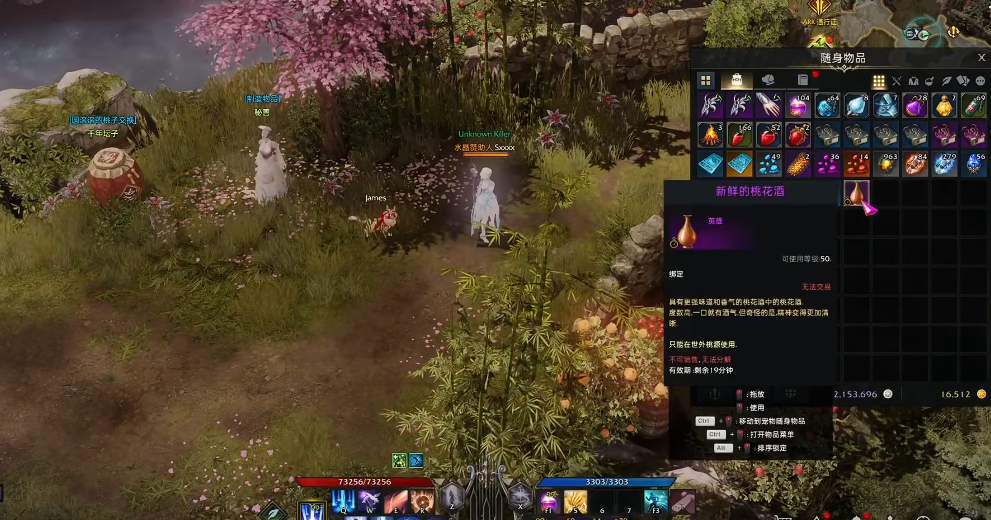Select the yellow perfume bottle item
The width and height of the screenshot is (991, 520).
(x=944, y=106)
